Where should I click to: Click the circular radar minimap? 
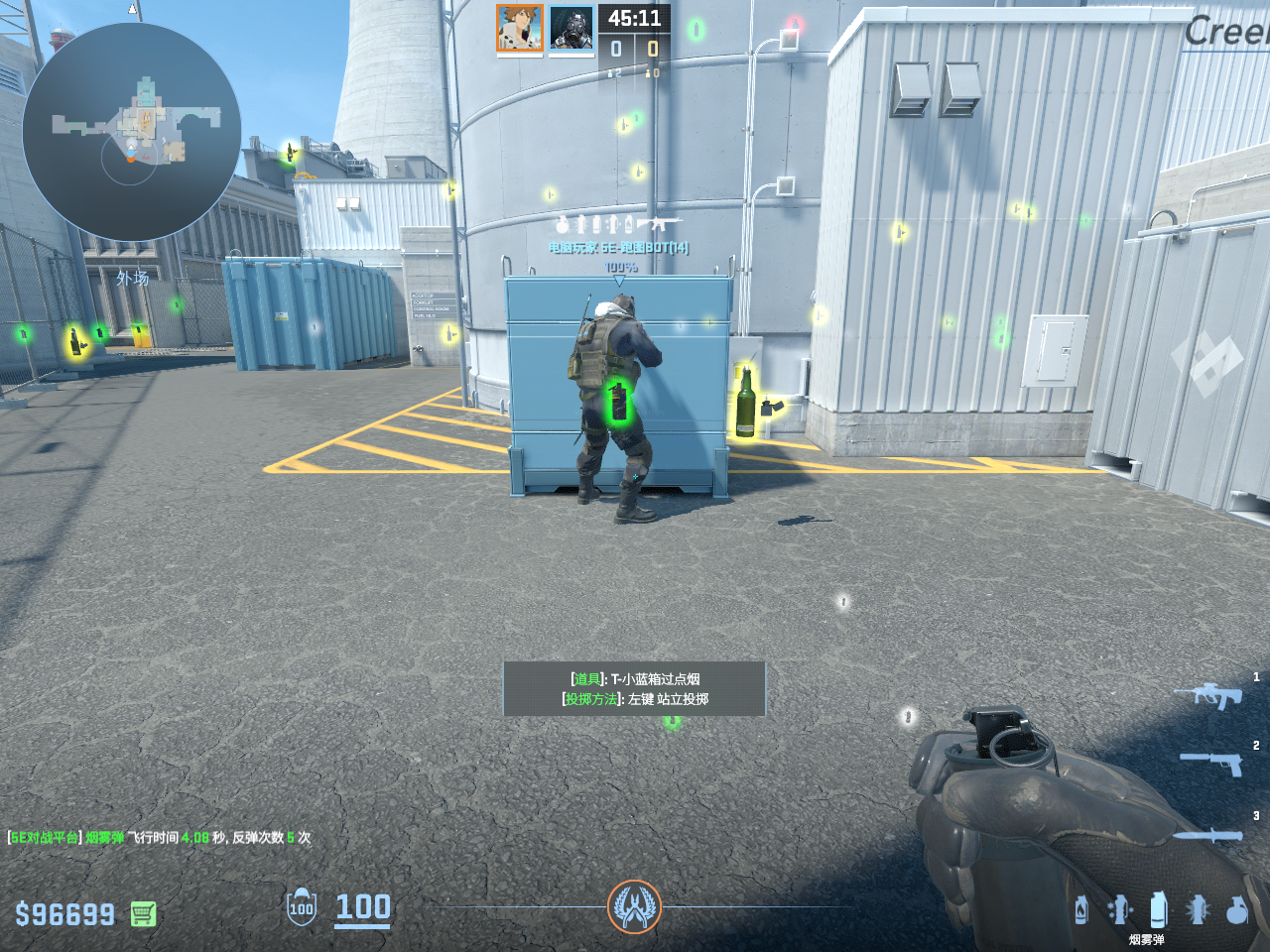pyautogui.click(x=132, y=132)
